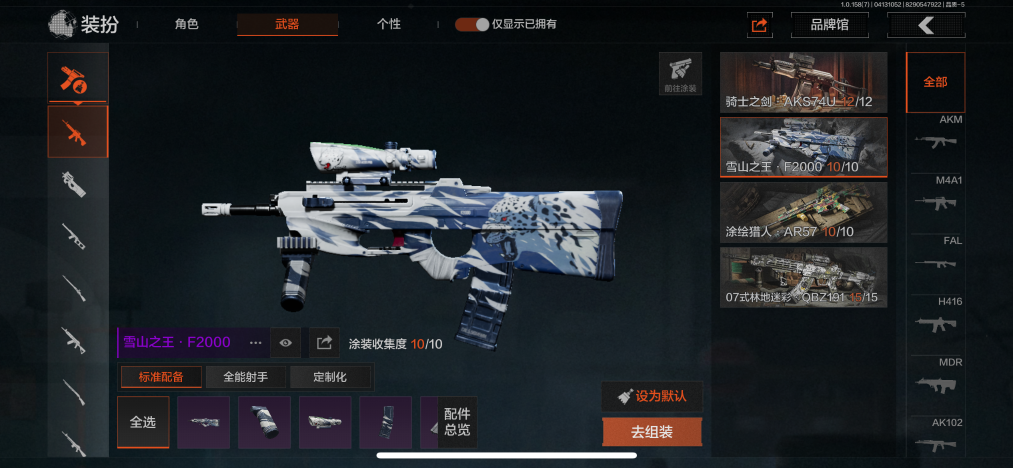The width and height of the screenshot is (1013, 468).
Task: Choose 07式林地迷彩 QBZ191 skin set
Action: (x=803, y=277)
